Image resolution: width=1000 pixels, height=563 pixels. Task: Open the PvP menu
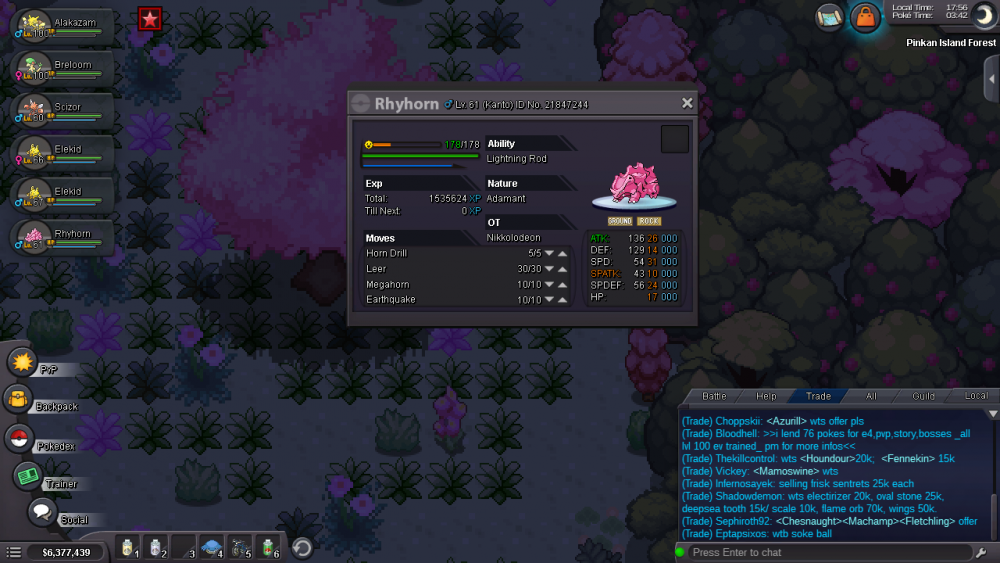click(x=23, y=363)
